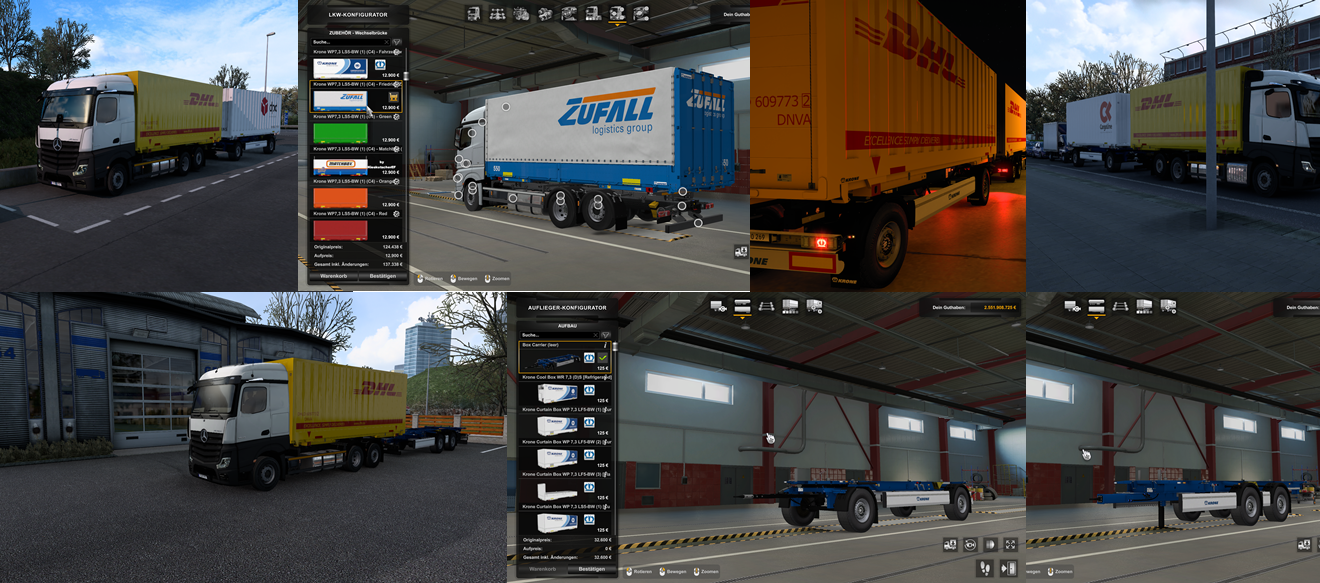Choose the green swap body option

341,132
